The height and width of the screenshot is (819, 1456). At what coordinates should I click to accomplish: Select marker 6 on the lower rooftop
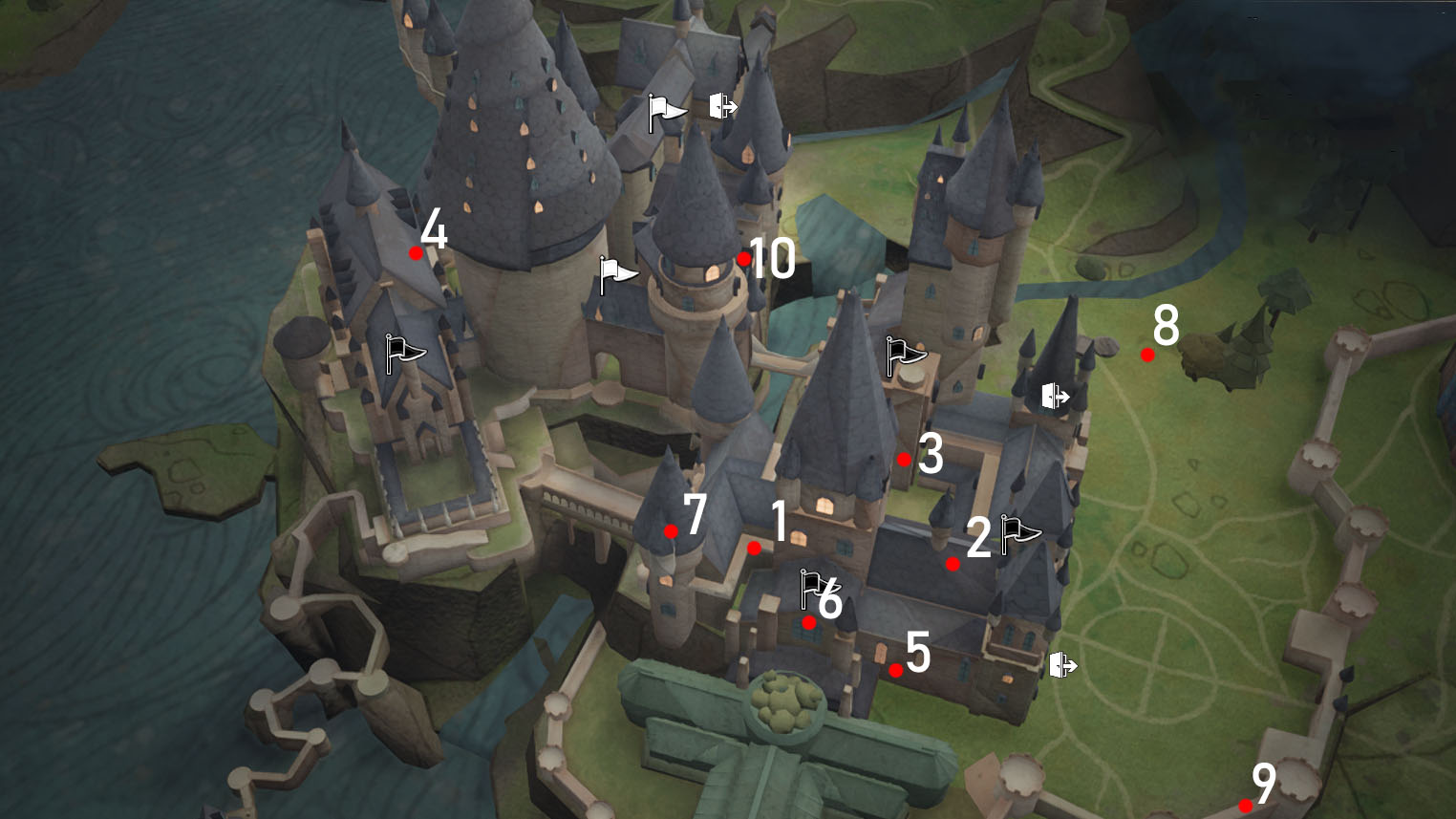tap(809, 623)
